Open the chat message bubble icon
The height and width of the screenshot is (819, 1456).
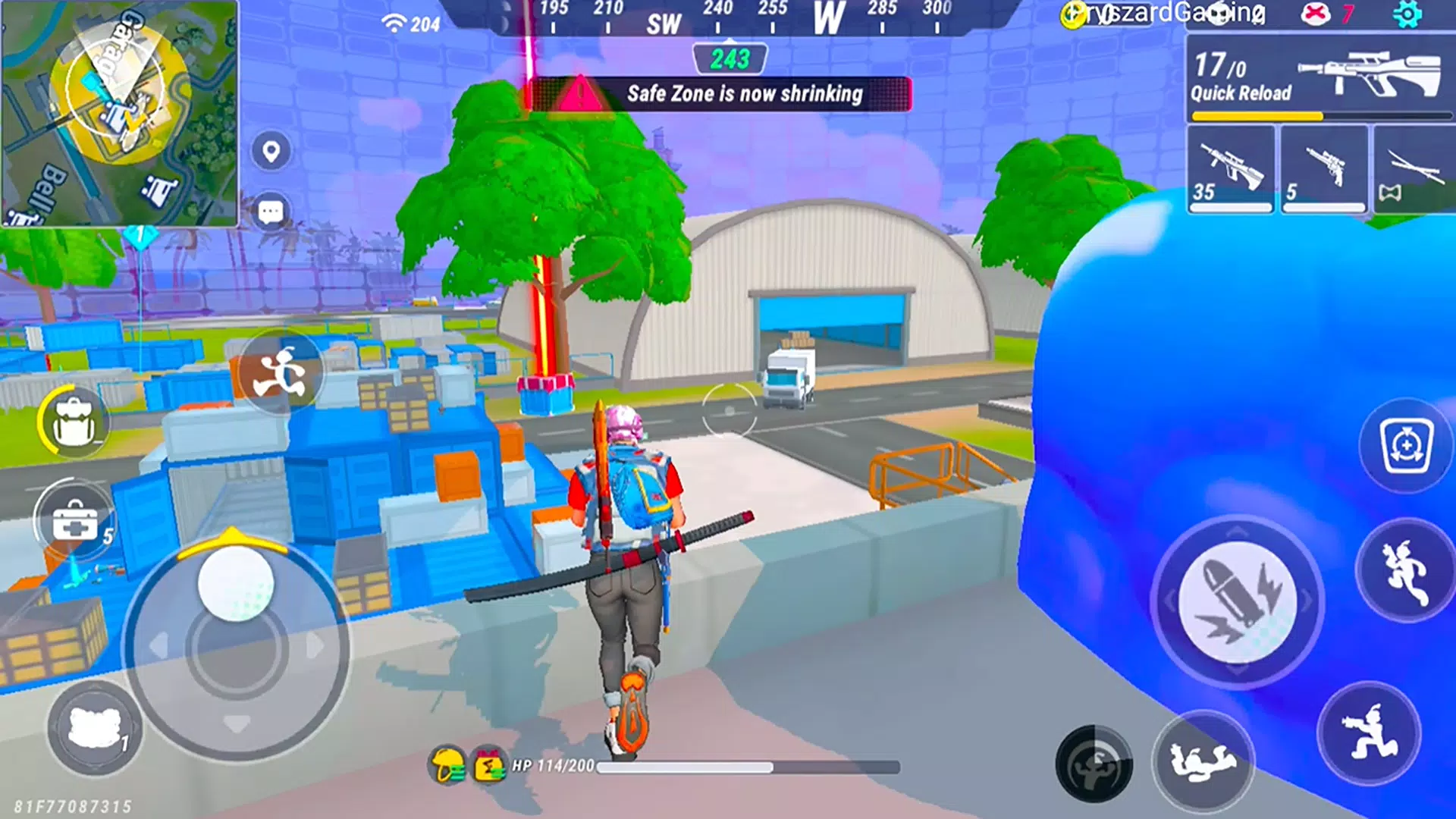pyautogui.click(x=271, y=209)
